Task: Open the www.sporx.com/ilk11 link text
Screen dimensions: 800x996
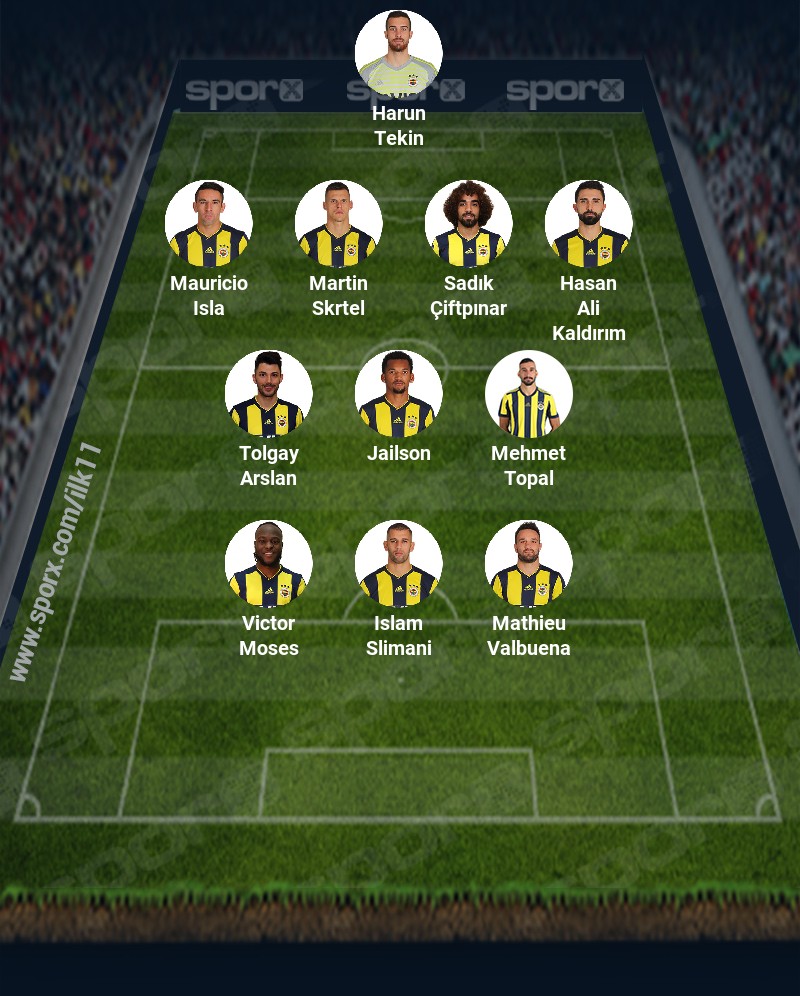Action: pyautogui.click(x=56, y=562)
